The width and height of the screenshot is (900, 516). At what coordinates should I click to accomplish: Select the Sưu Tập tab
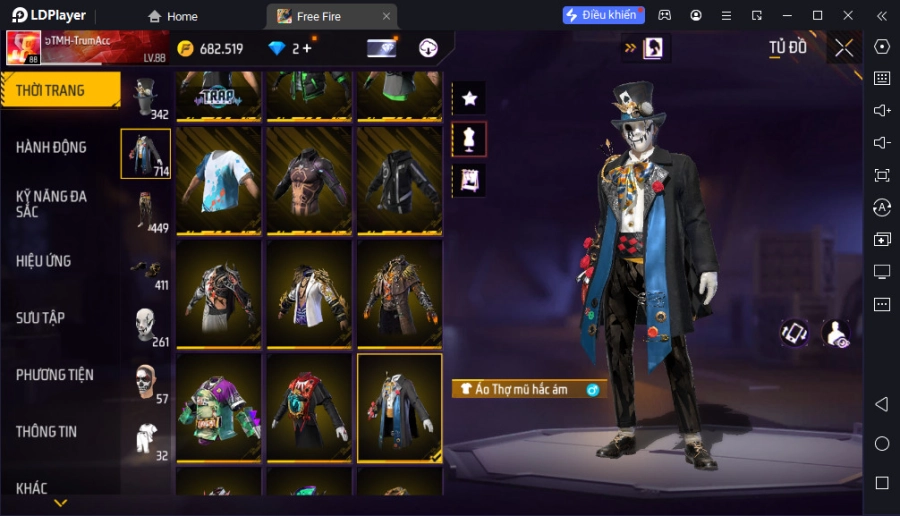point(41,318)
